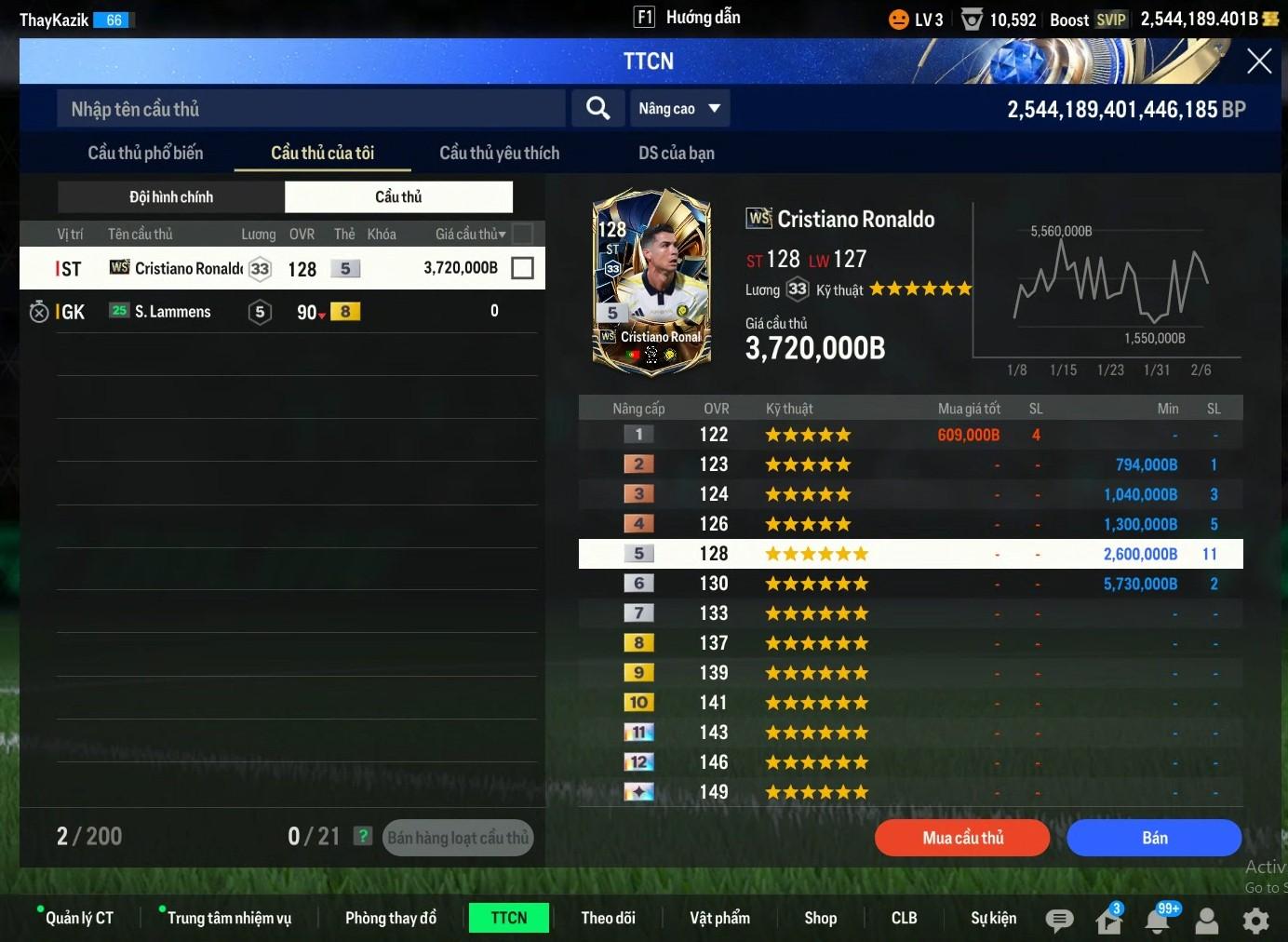This screenshot has height=942, width=1288.
Task: Open the notification bell icon
Action: tap(1157, 920)
